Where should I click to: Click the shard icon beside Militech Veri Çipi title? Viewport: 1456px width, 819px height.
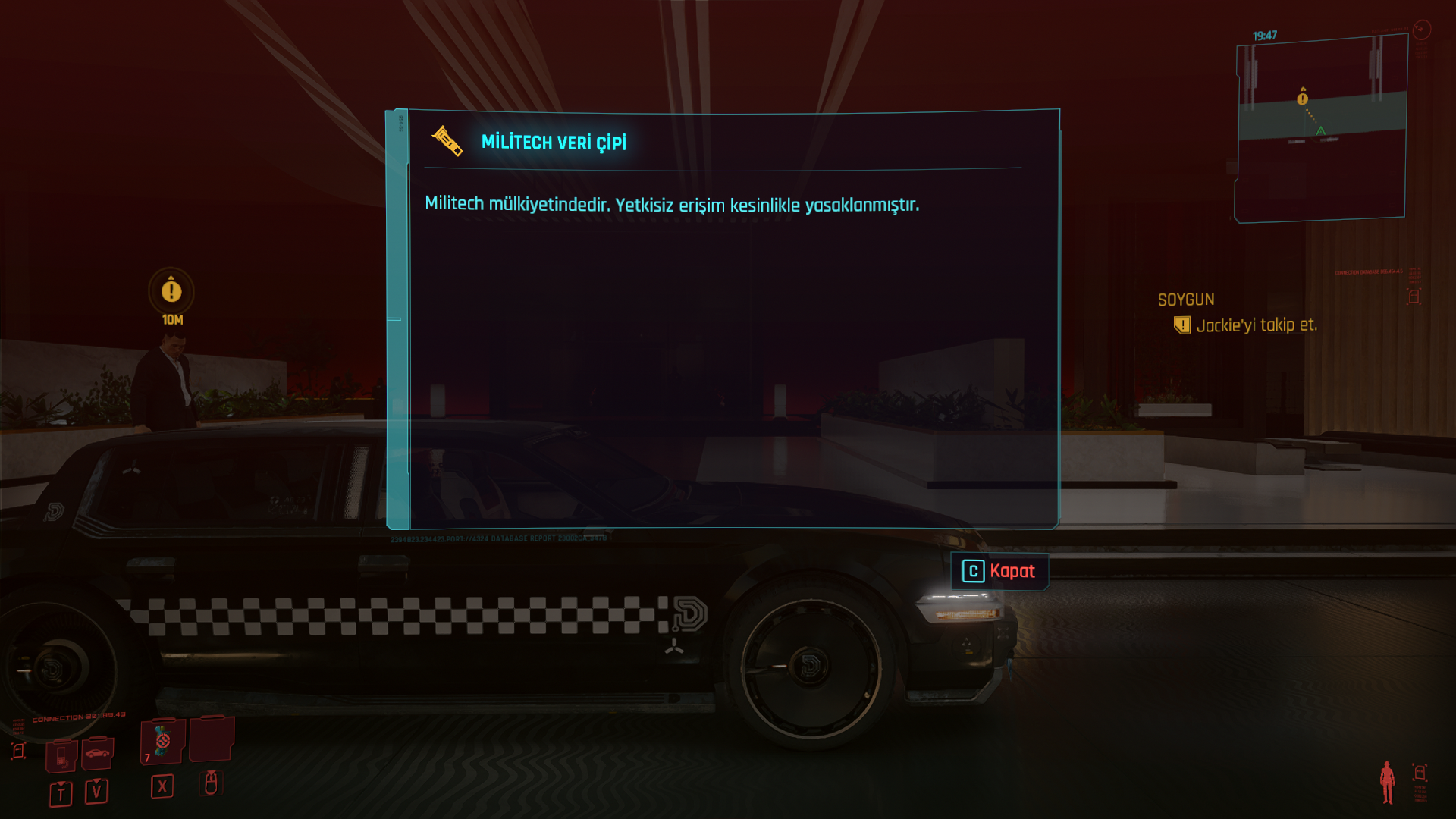(447, 143)
